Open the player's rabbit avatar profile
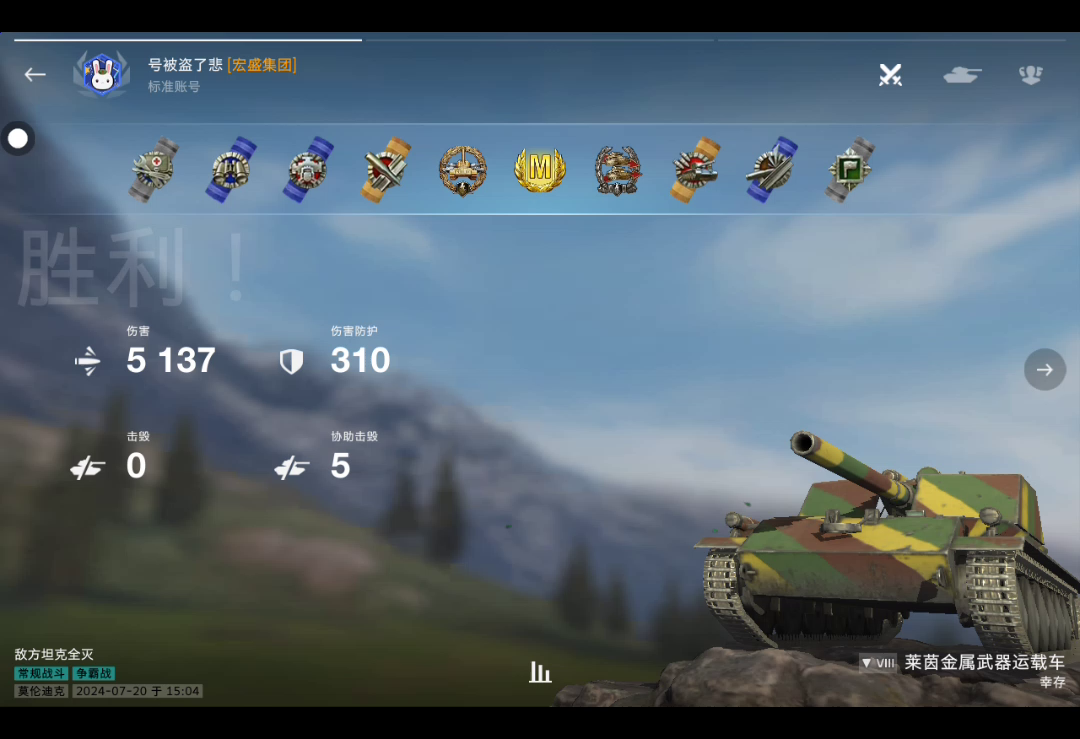 coord(102,75)
